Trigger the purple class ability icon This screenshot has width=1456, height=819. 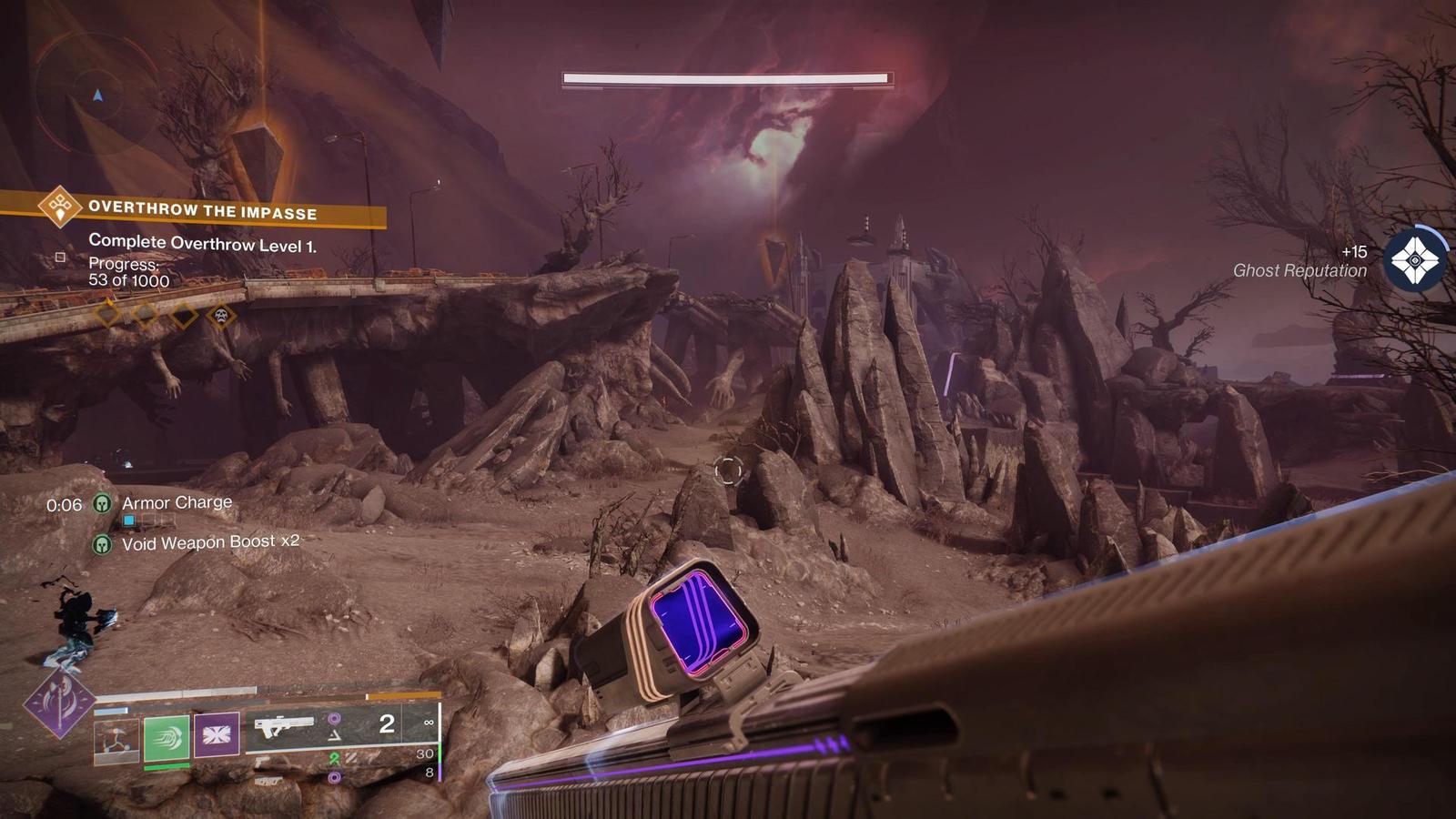217,735
